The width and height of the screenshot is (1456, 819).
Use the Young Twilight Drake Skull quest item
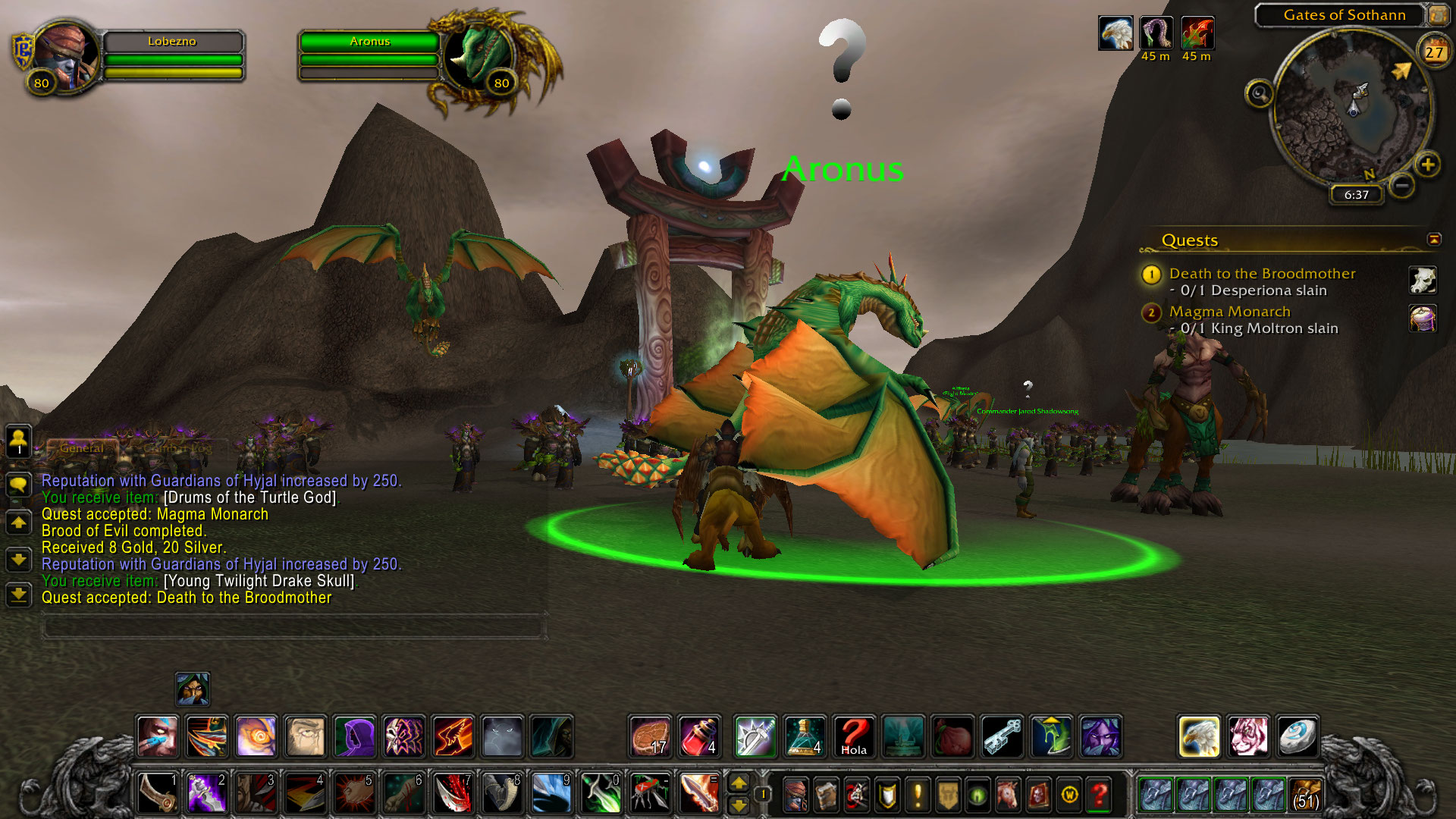click(x=1423, y=281)
